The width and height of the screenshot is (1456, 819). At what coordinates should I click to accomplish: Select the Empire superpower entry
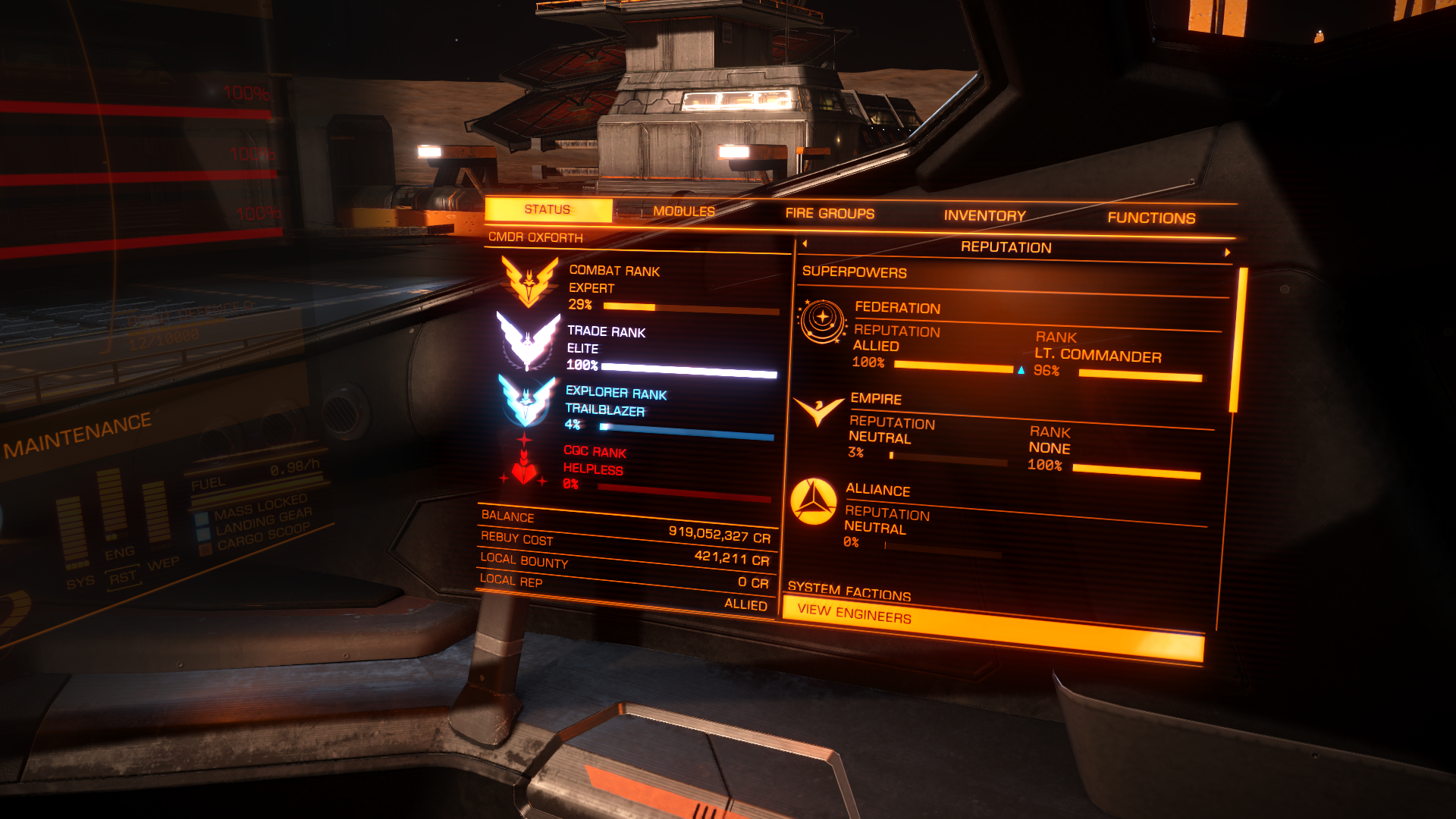click(x=876, y=399)
